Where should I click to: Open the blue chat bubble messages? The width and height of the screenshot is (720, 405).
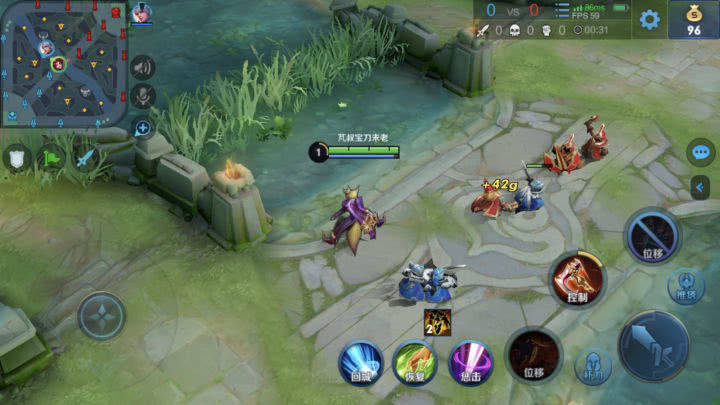pyautogui.click(x=701, y=153)
